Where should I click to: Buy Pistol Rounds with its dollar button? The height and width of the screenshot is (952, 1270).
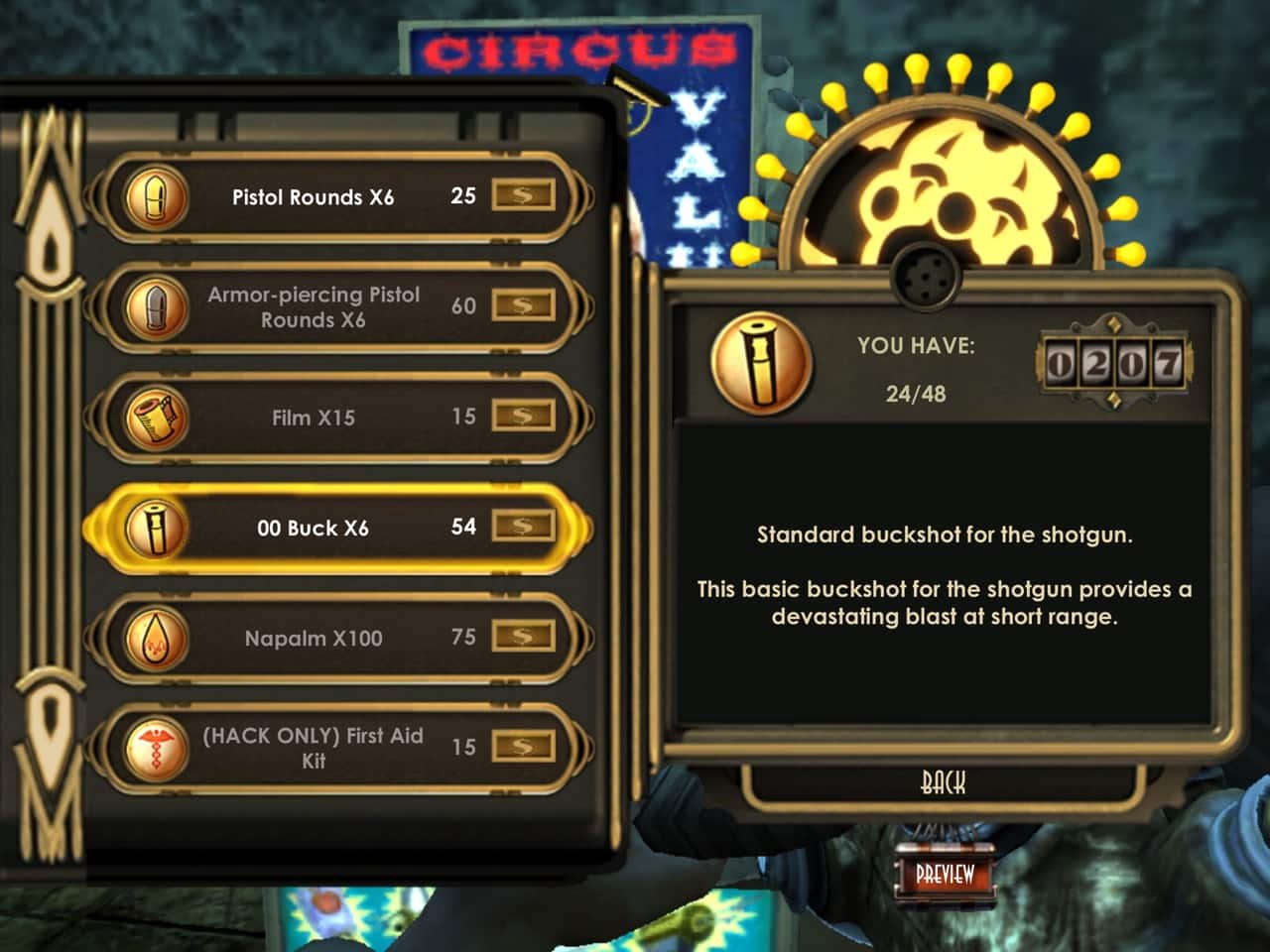tap(523, 195)
